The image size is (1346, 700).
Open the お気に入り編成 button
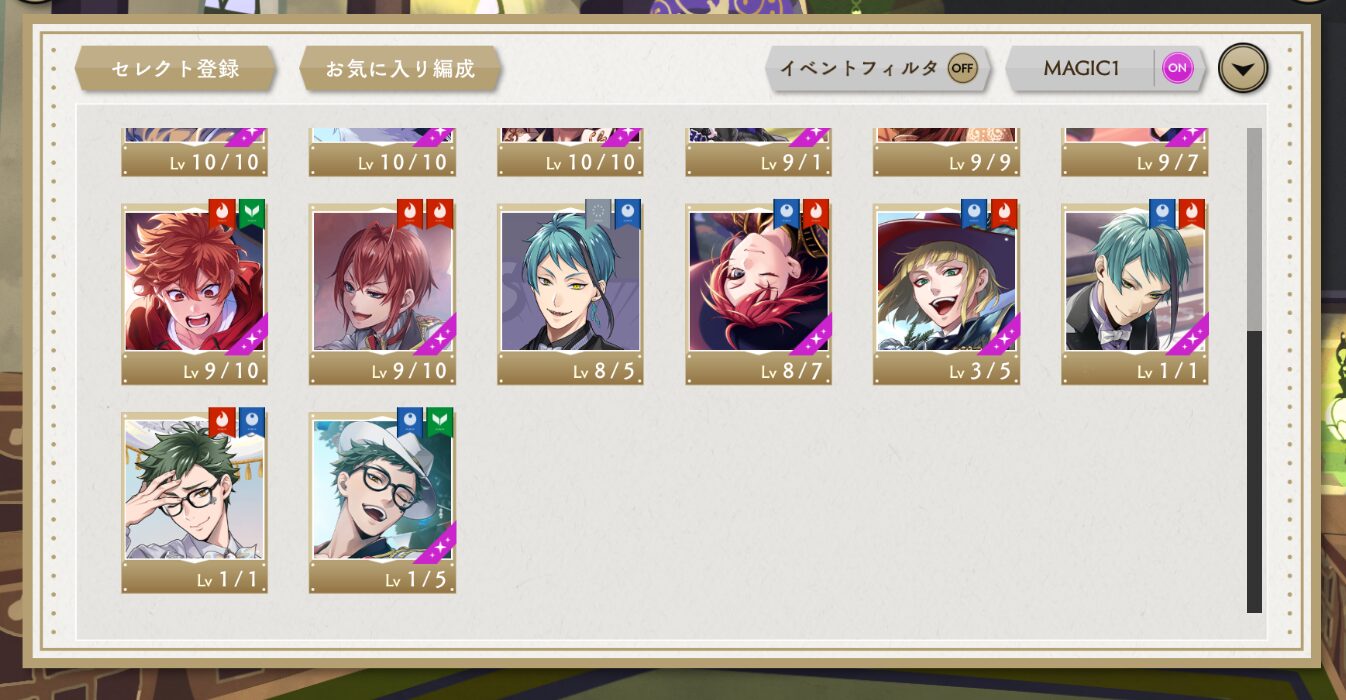tap(400, 69)
